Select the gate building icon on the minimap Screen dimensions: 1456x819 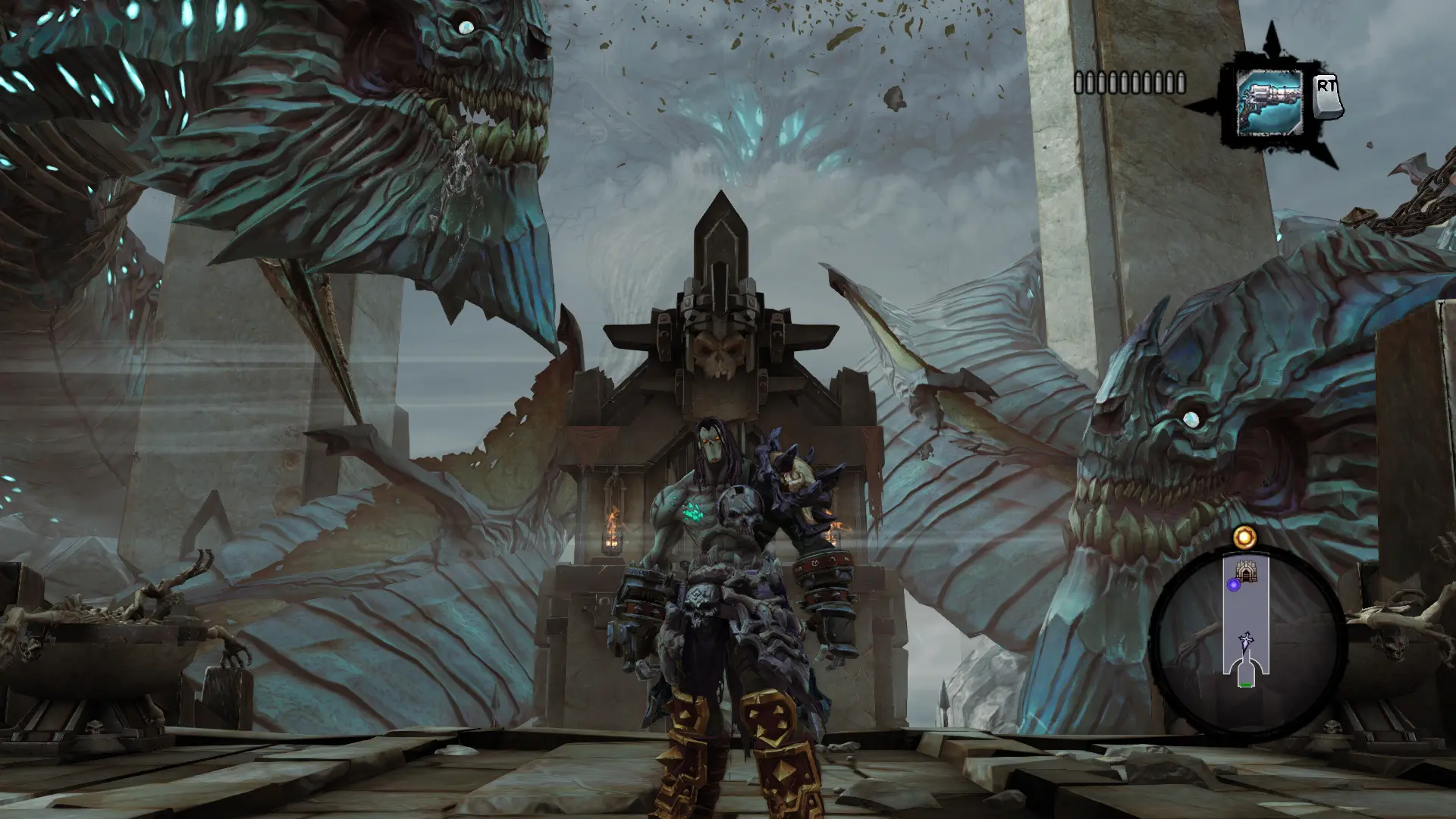click(1246, 572)
